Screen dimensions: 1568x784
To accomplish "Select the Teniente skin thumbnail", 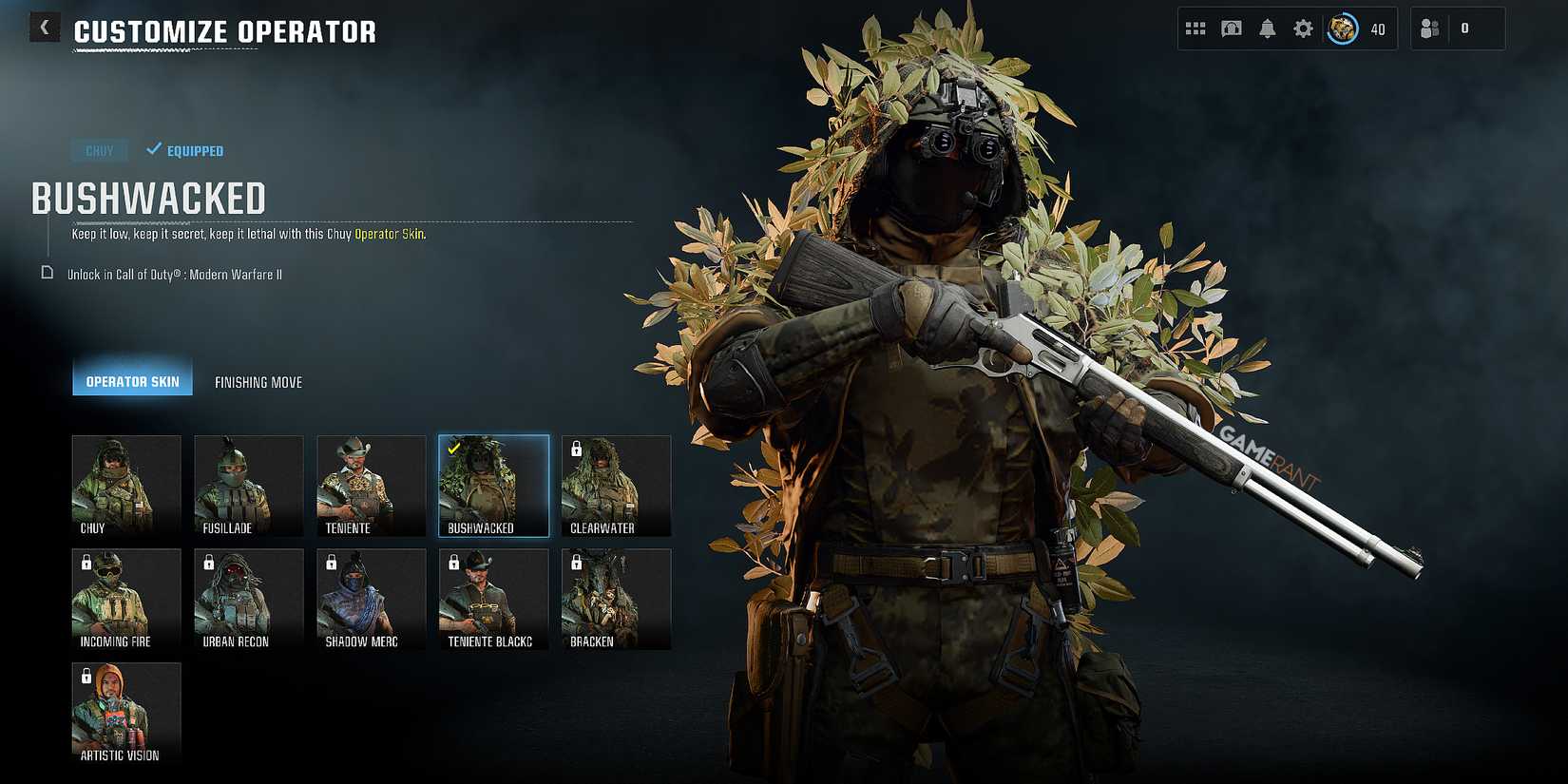I will click(371, 486).
